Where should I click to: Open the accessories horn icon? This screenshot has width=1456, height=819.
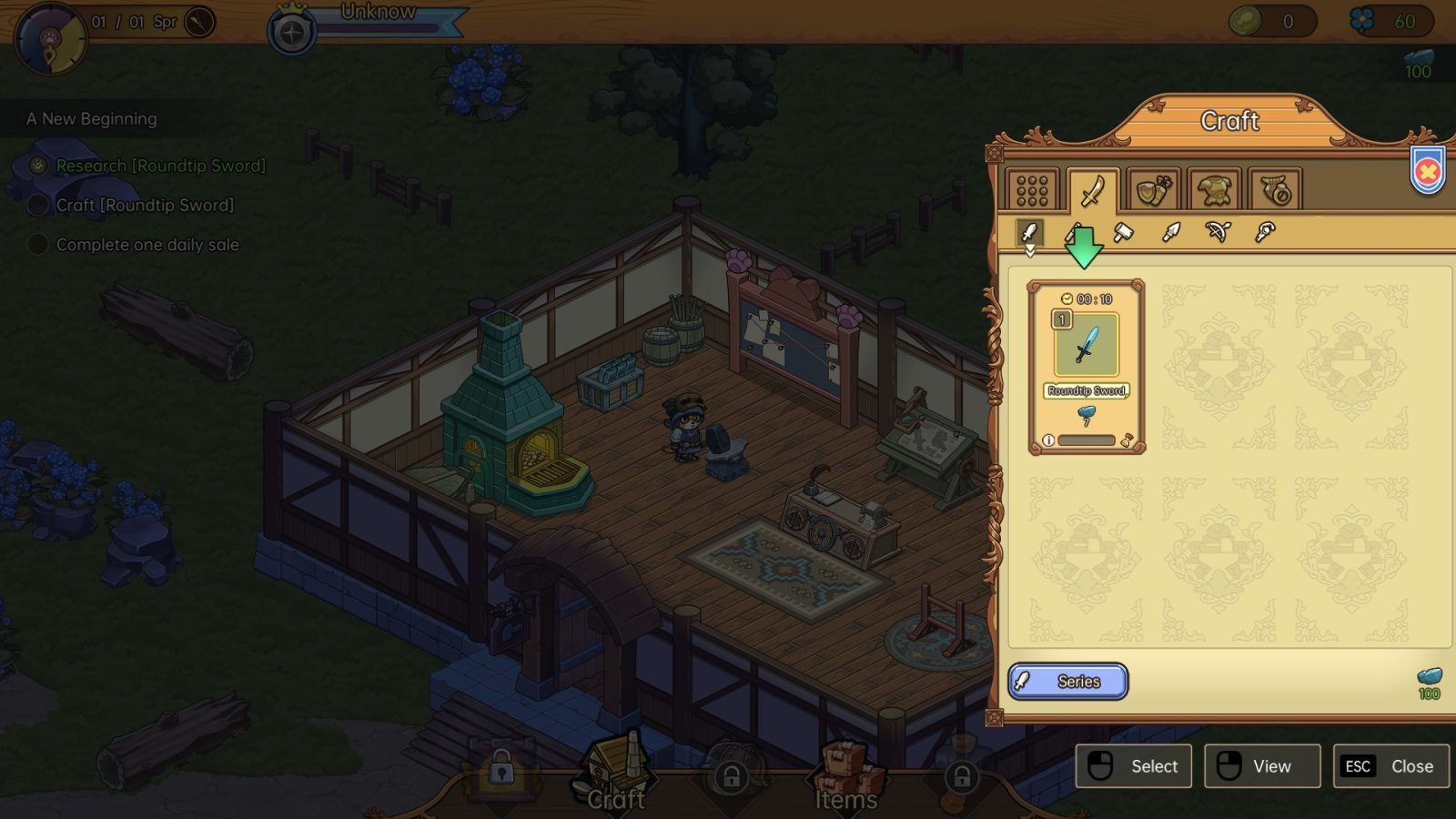tap(1274, 188)
